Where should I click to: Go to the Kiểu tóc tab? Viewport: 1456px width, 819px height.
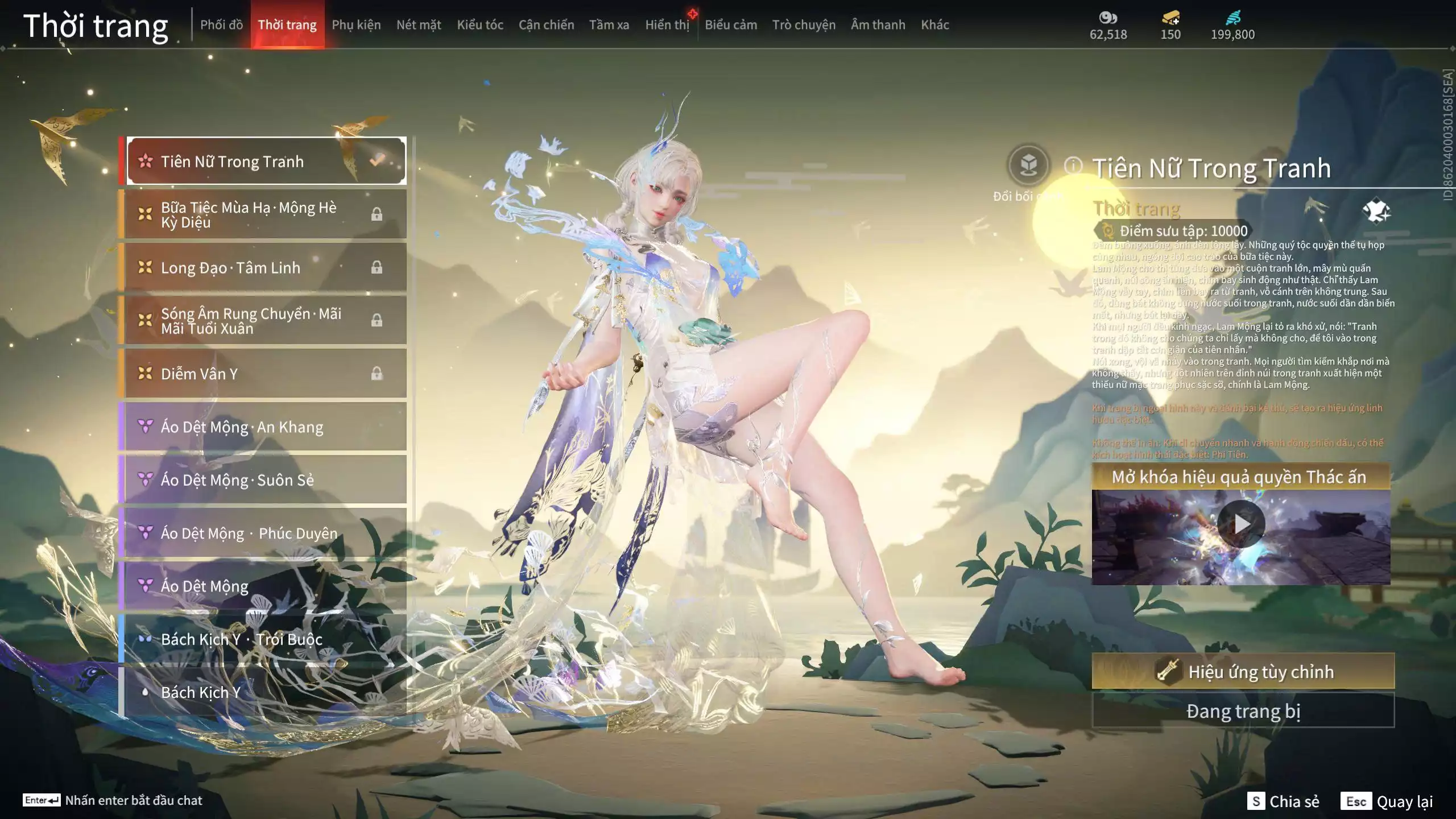[x=480, y=24]
